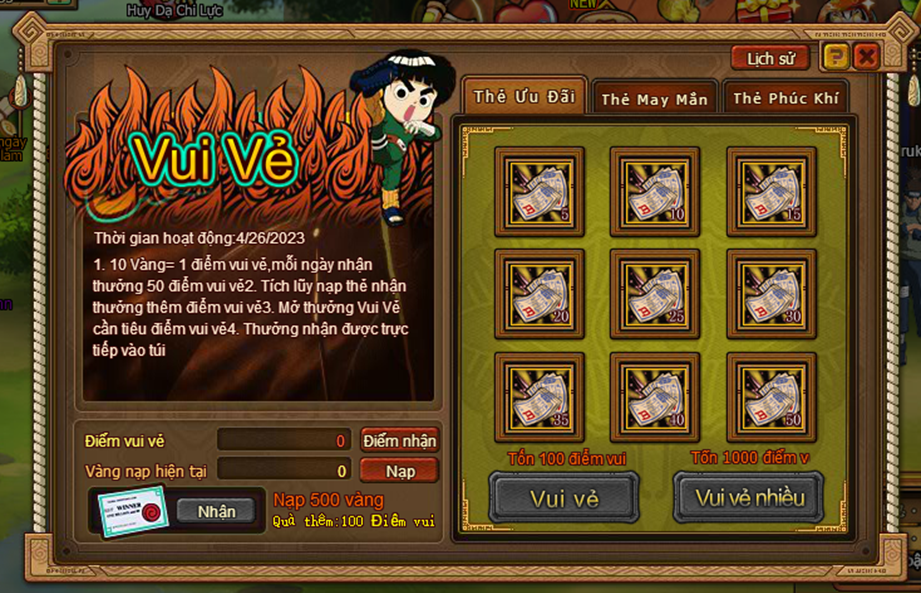Viewport: 921px width, 593px height.
Task: Open the Lịch sử history log
Action: click(x=770, y=58)
